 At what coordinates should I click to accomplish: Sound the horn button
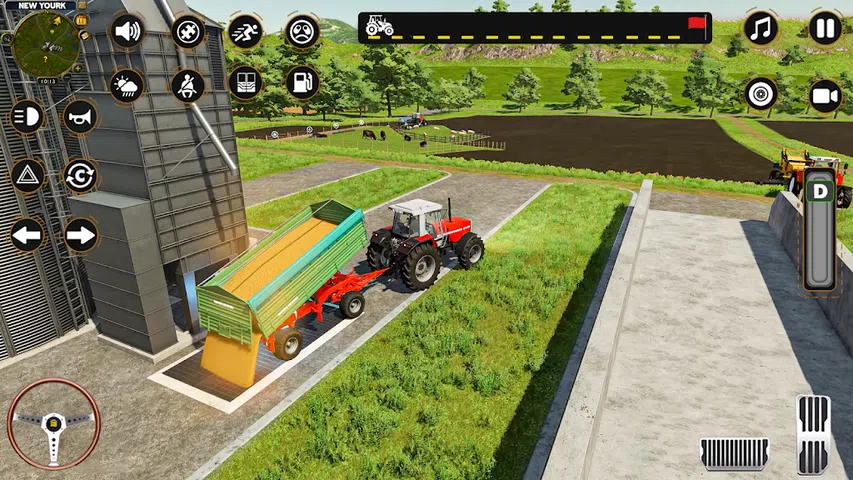pos(81,118)
